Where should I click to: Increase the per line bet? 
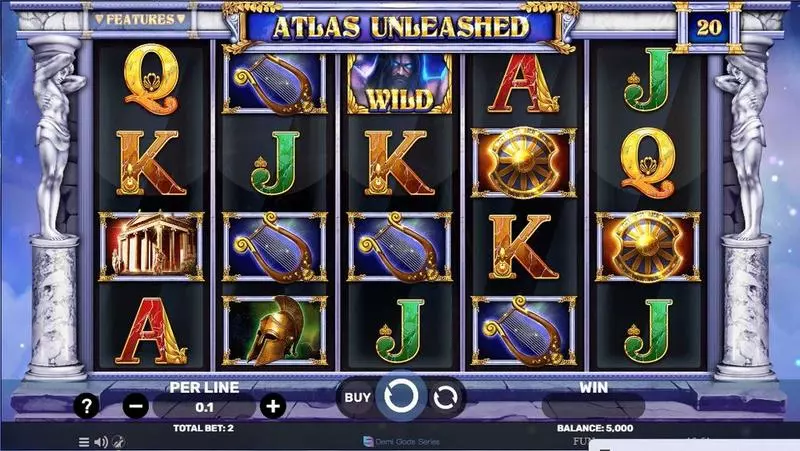[x=272, y=406]
